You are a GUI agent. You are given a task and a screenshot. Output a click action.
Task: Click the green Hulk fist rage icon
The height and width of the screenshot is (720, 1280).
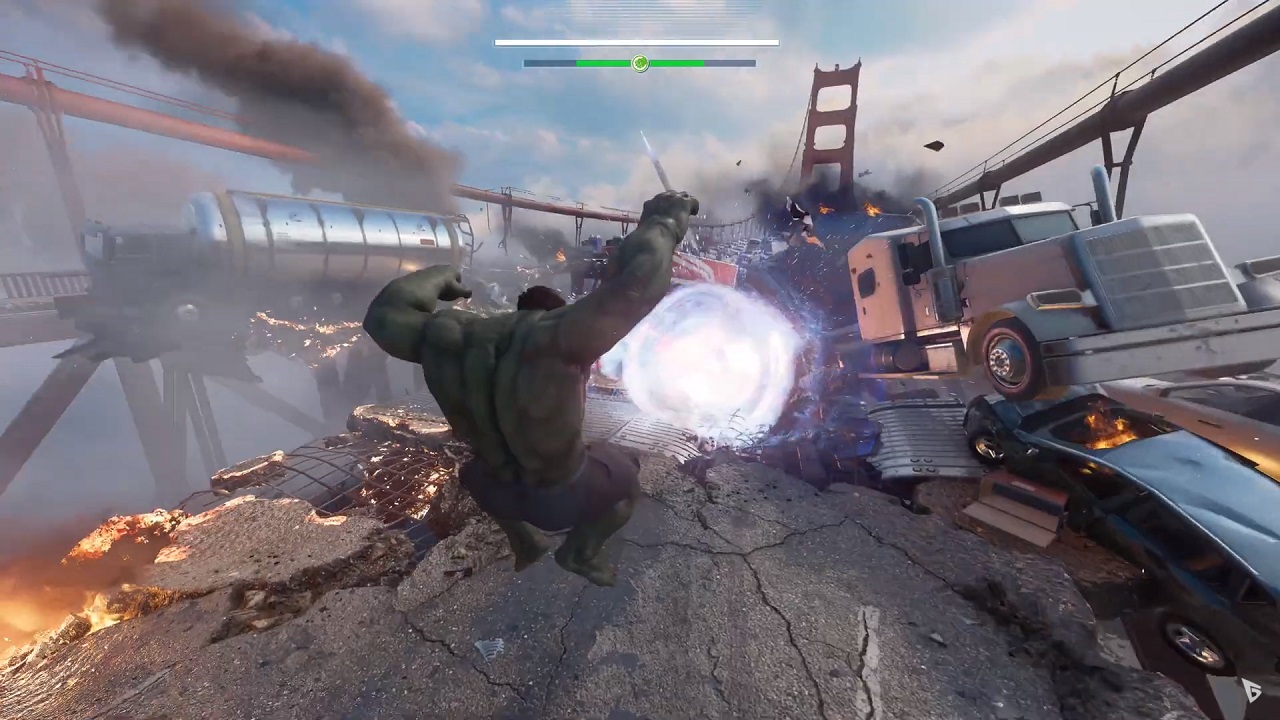coord(640,64)
